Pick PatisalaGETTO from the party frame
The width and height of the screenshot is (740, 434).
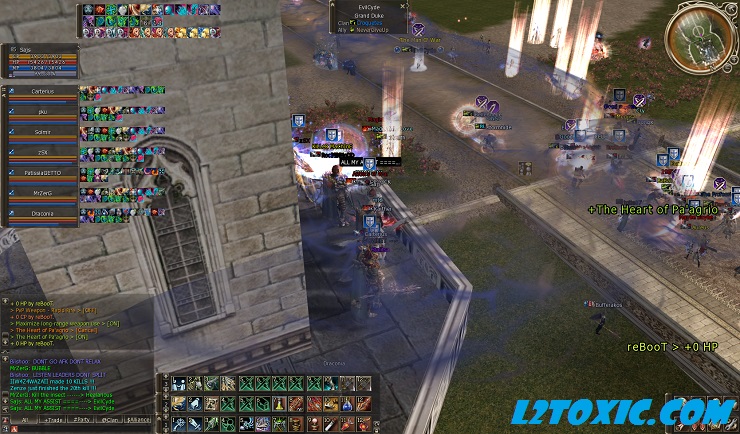tap(42, 173)
